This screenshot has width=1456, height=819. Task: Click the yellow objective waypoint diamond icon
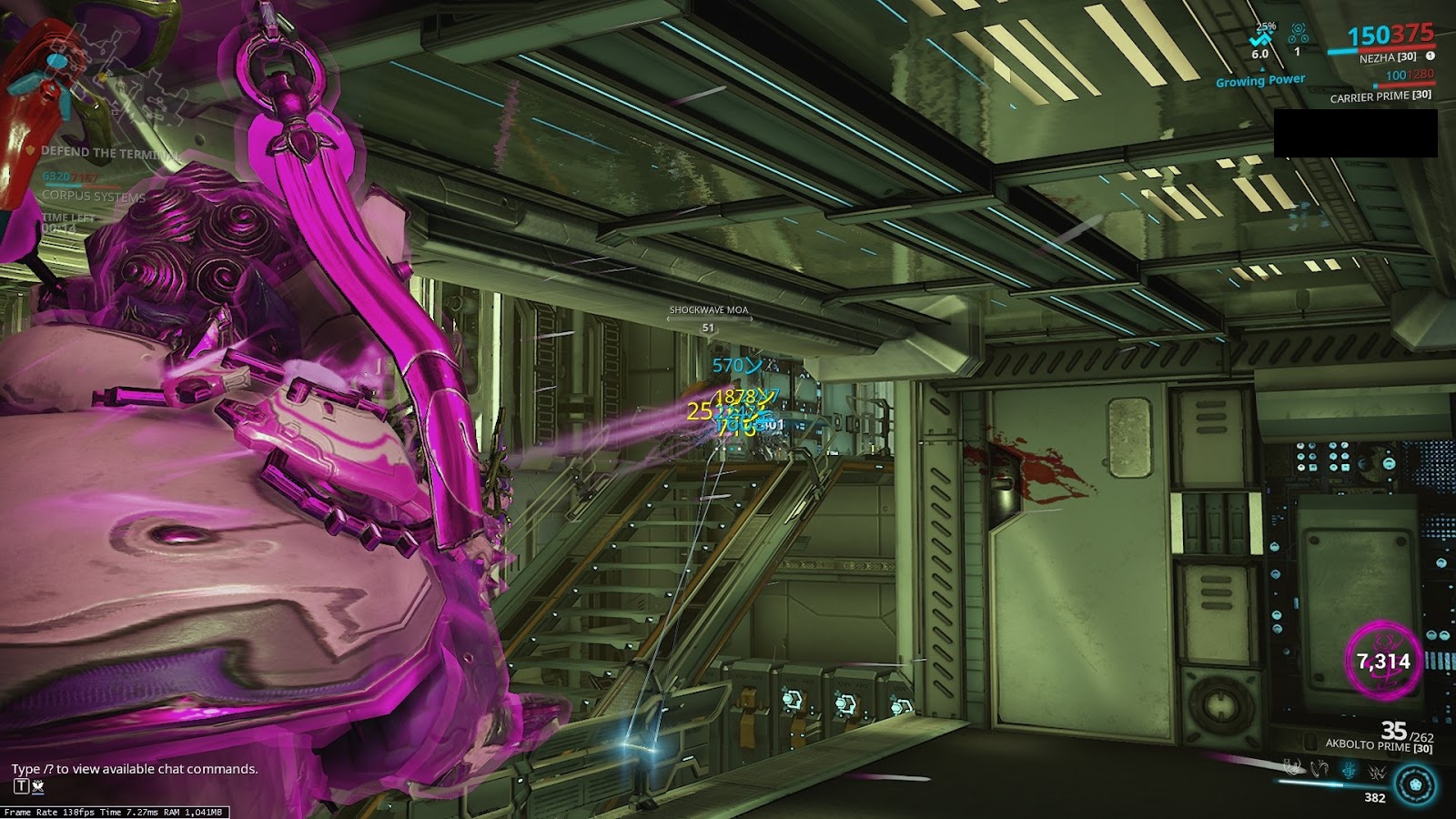(103, 77)
